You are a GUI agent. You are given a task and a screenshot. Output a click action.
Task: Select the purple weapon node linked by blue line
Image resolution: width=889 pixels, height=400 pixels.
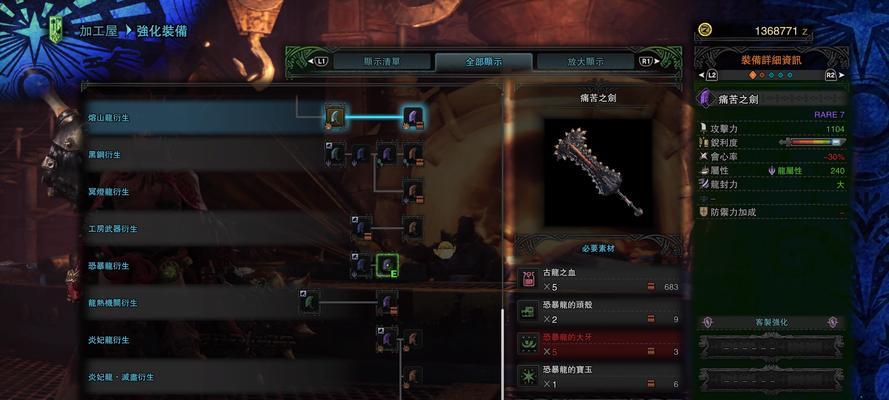pos(413,118)
